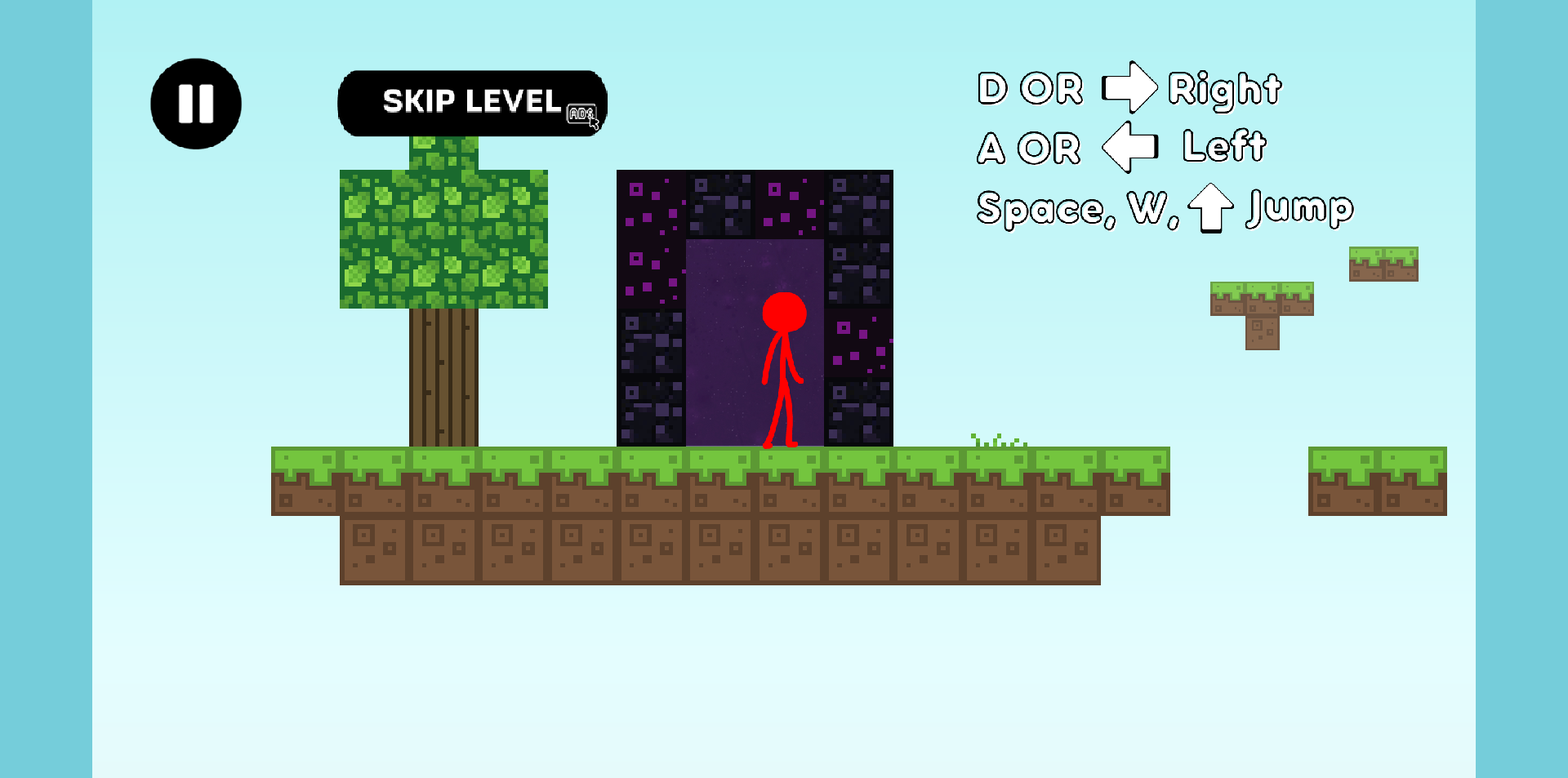Click the ADS icon on Skip Level button
Image resolution: width=1568 pixels, height=778 pixels.
pos(581,113)
